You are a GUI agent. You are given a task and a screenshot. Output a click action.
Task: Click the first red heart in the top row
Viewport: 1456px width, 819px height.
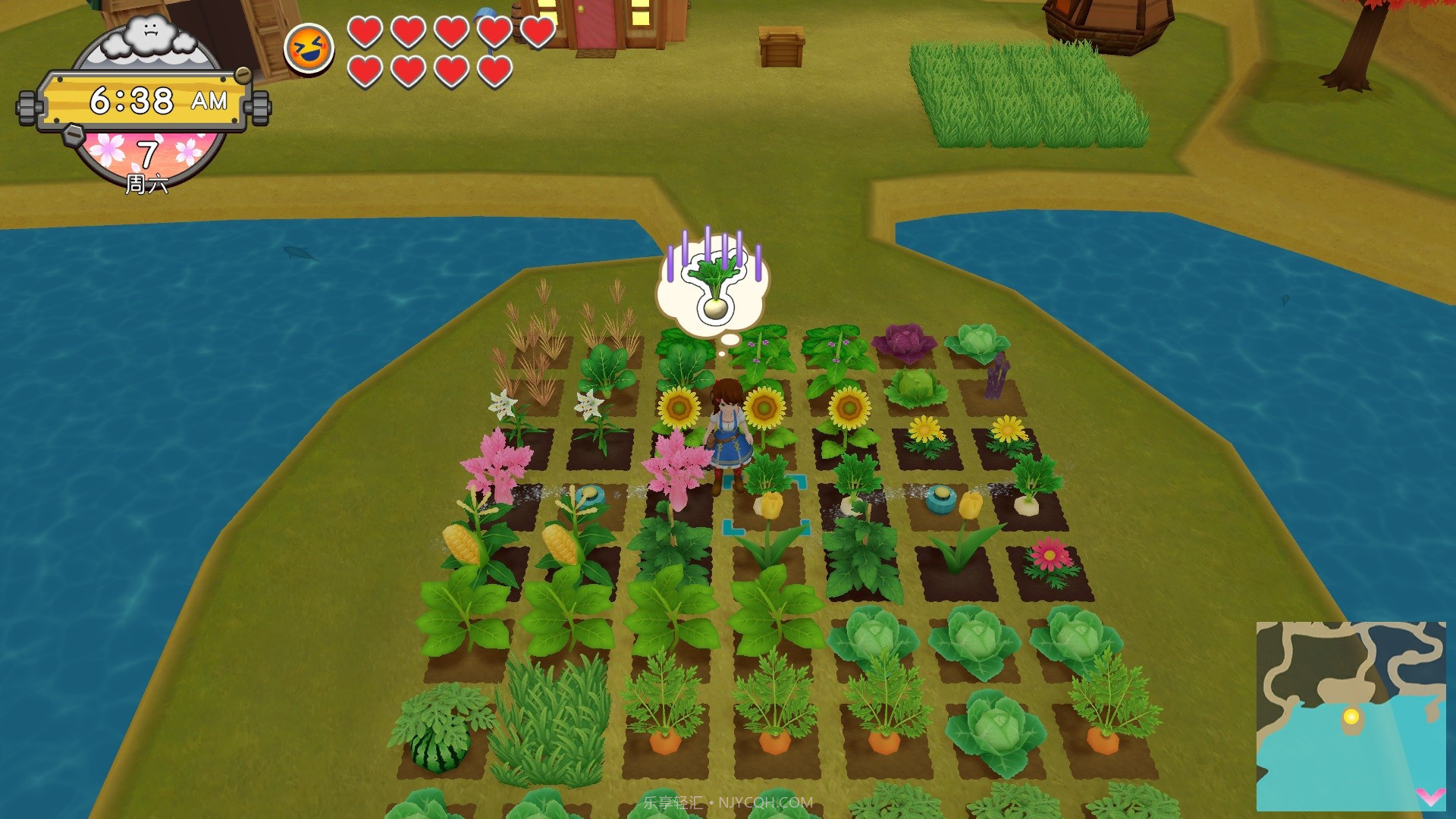pos(366,33)
